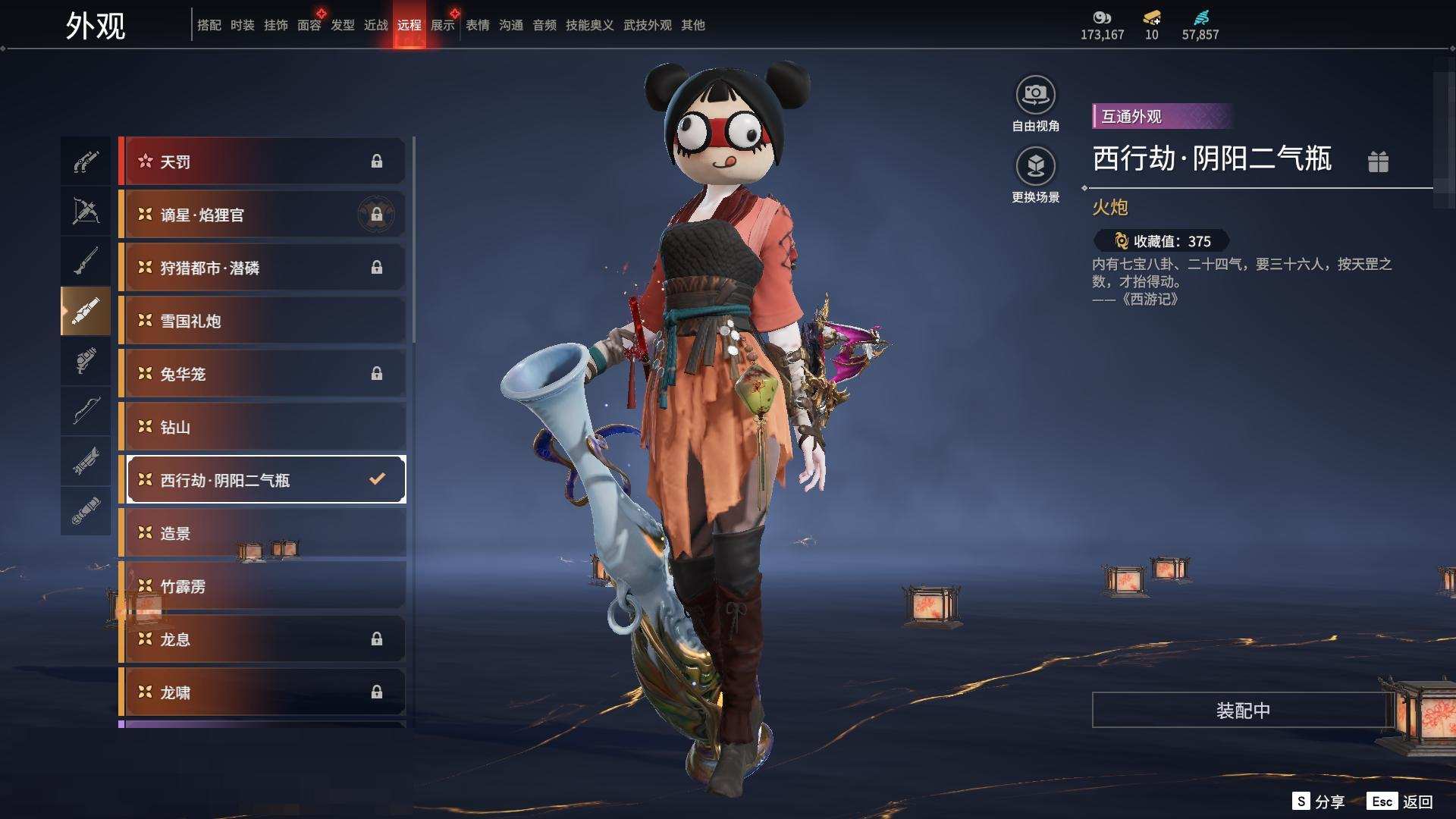Select the 造景 skin entry
This screenshot has width=1456, height=819.
pyautogui.click(x=262, y=533)
